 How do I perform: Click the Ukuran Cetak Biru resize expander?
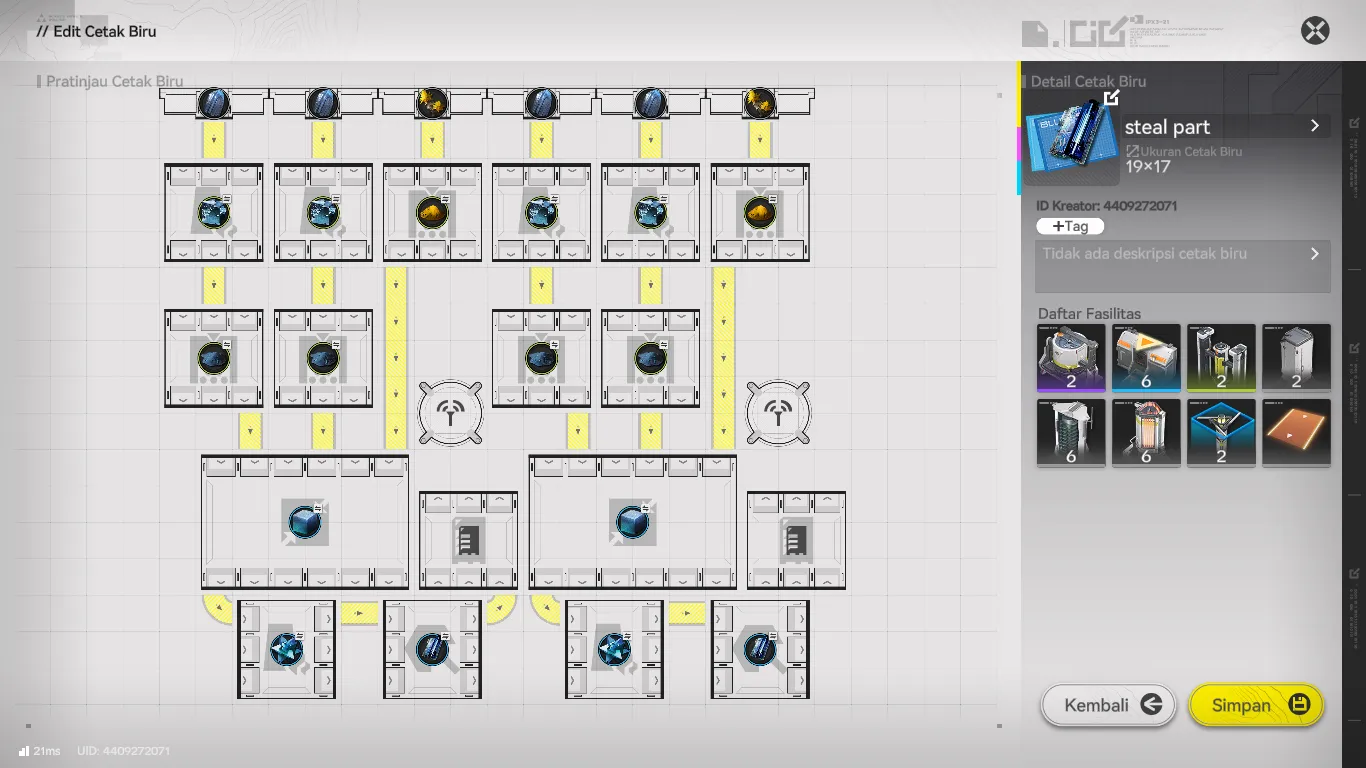tap(1131, 151)
